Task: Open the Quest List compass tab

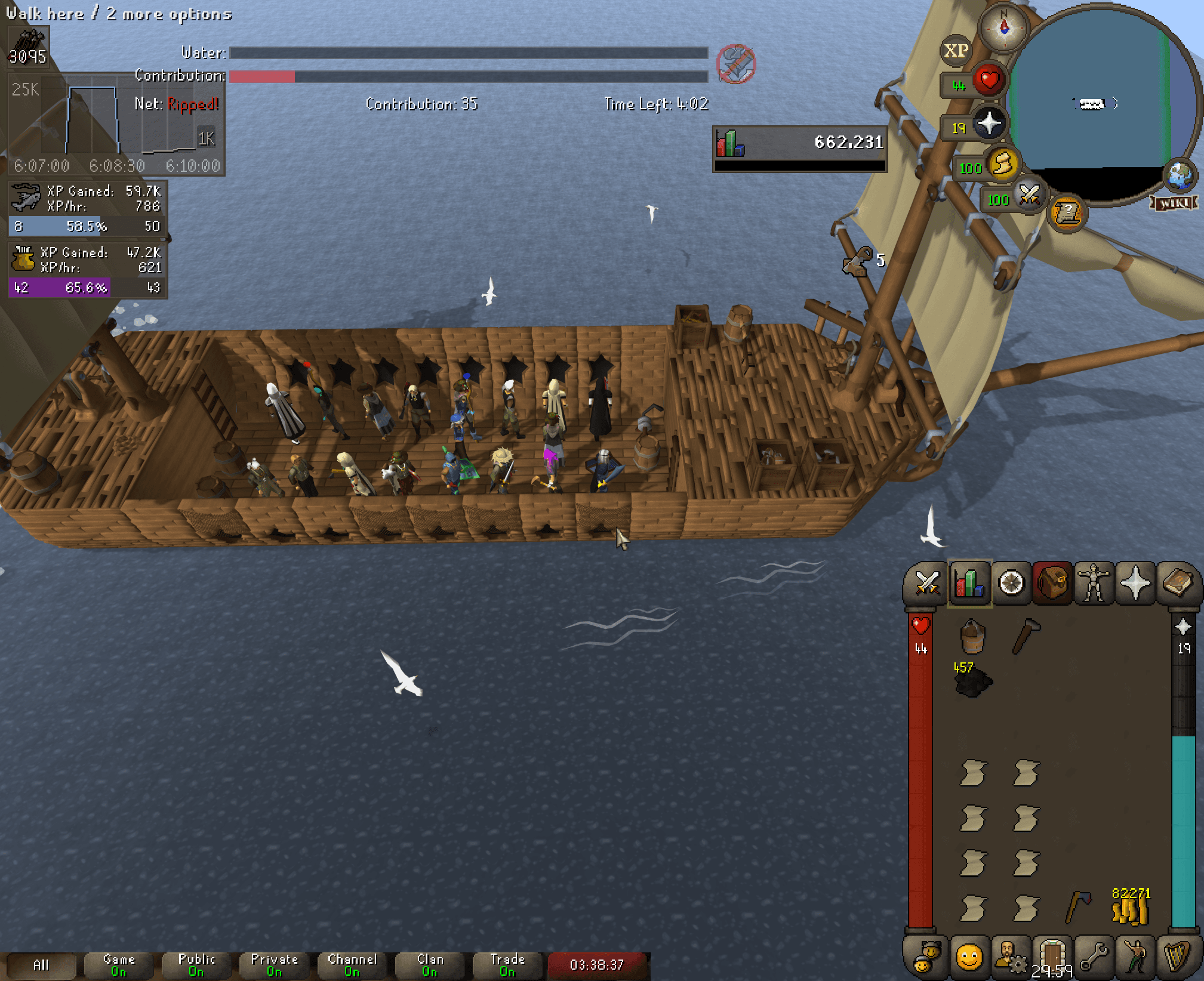Action: click(x=1011, y=584)
